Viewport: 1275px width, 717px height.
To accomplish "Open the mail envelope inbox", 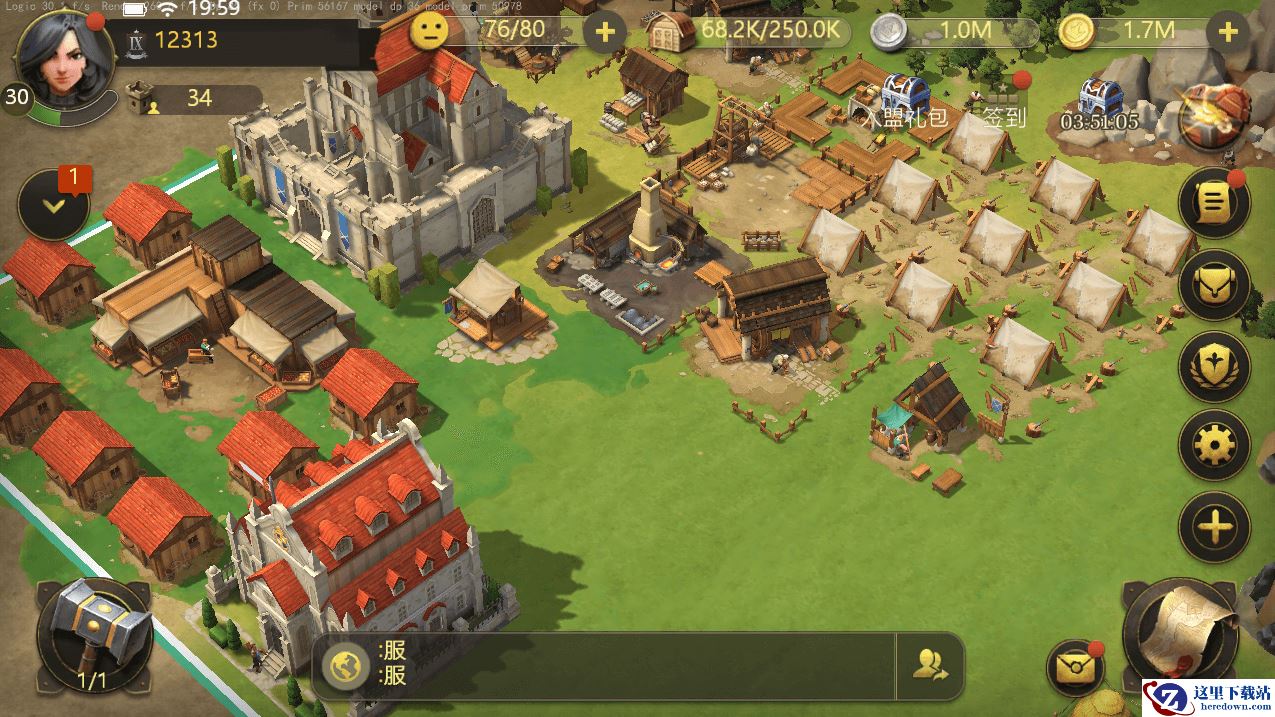I will [1074, 667].
